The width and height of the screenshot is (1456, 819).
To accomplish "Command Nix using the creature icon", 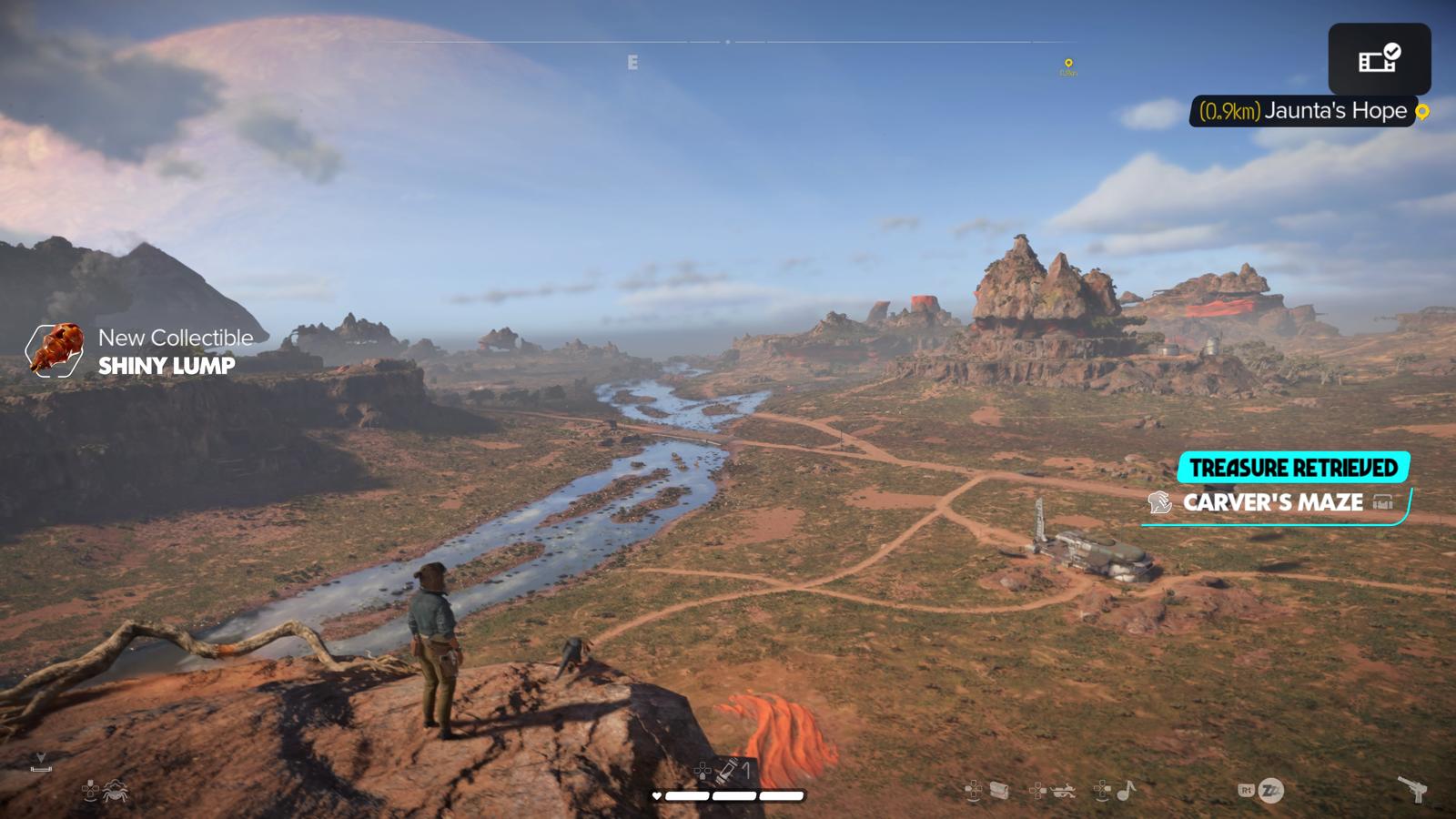I will click(116, 792).
